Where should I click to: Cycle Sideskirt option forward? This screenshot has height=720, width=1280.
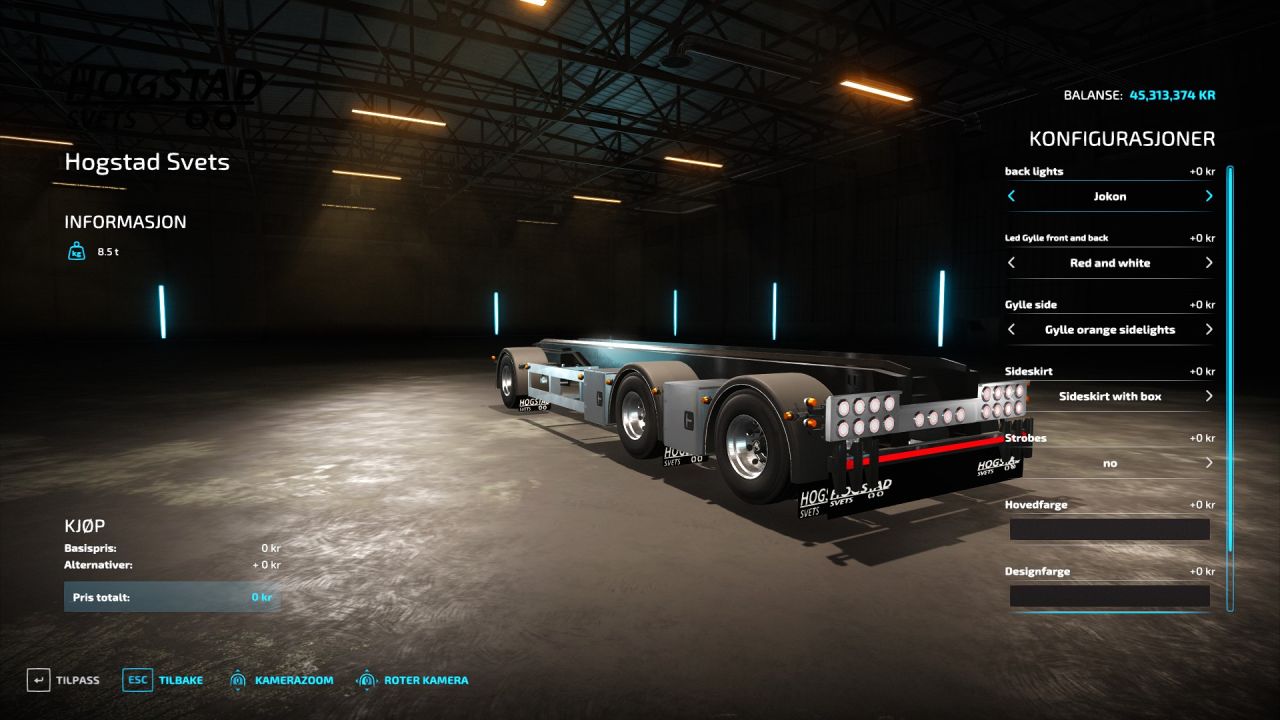pyautogui.click(x=1209, y=397)
